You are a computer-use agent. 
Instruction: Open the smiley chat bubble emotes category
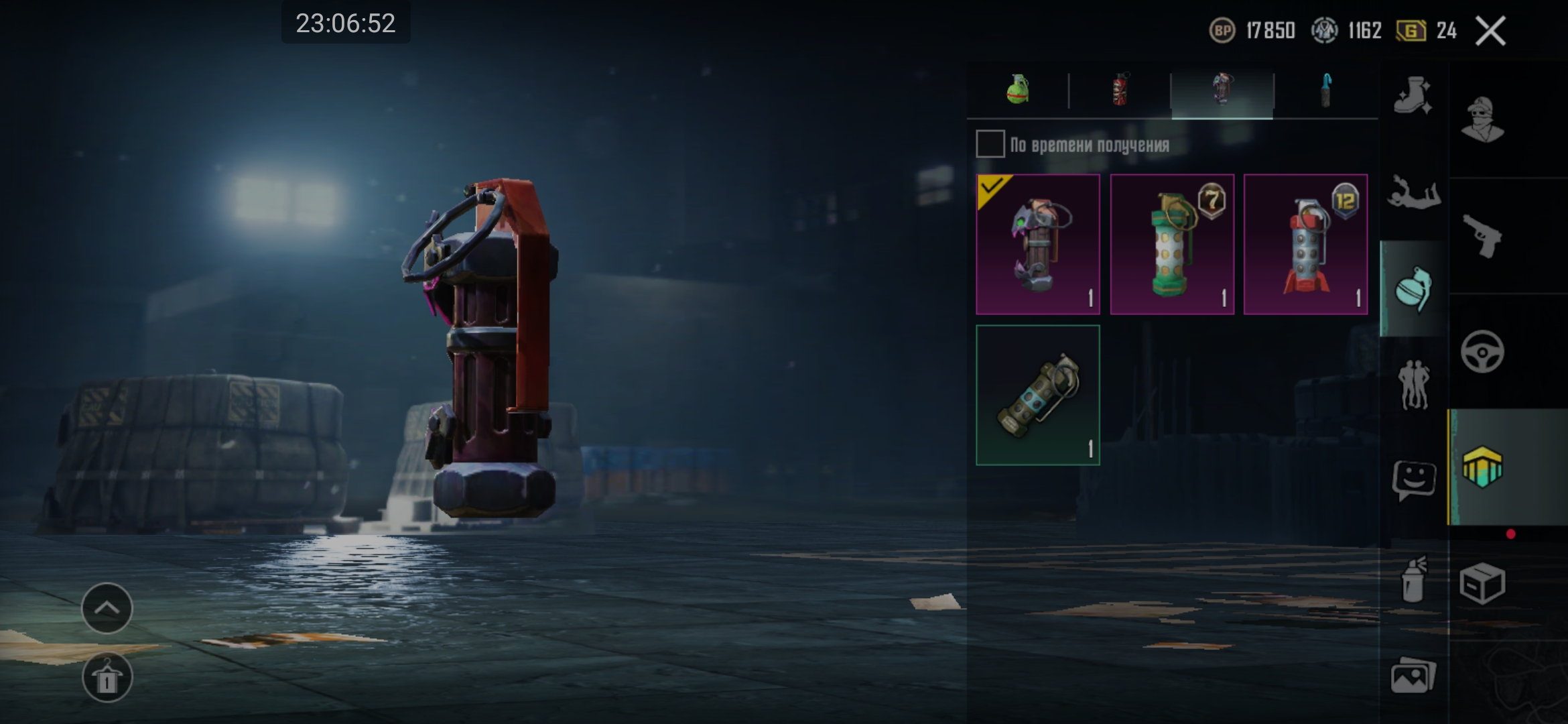(x=1413, y=480)
